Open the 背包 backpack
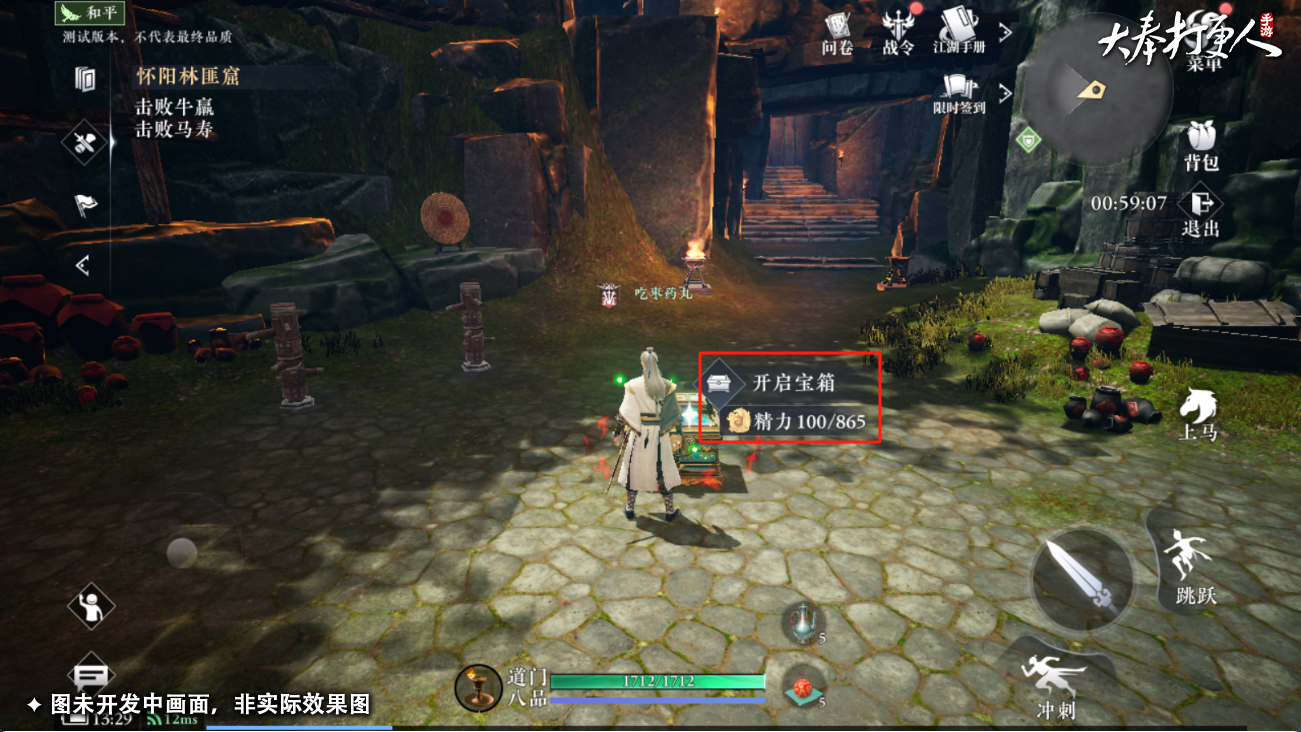 1201,146
